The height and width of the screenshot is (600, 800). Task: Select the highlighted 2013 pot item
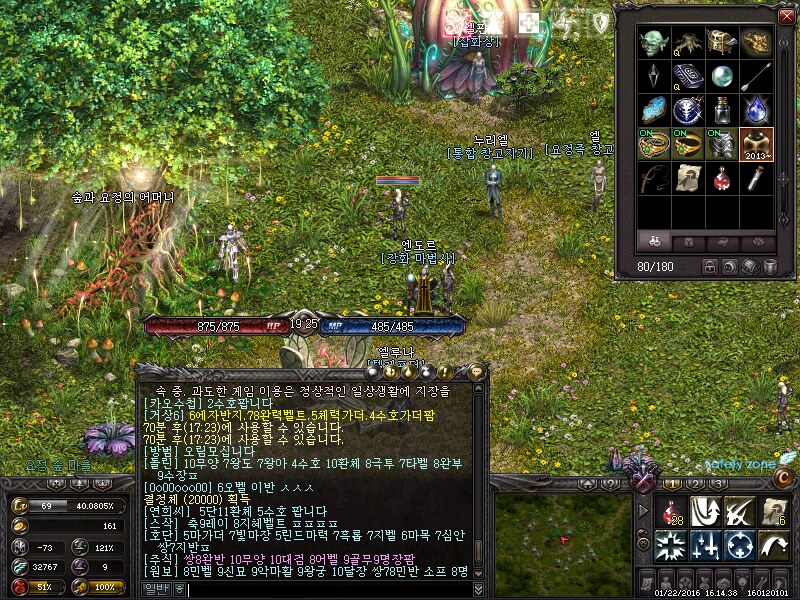tap(755, 144)
